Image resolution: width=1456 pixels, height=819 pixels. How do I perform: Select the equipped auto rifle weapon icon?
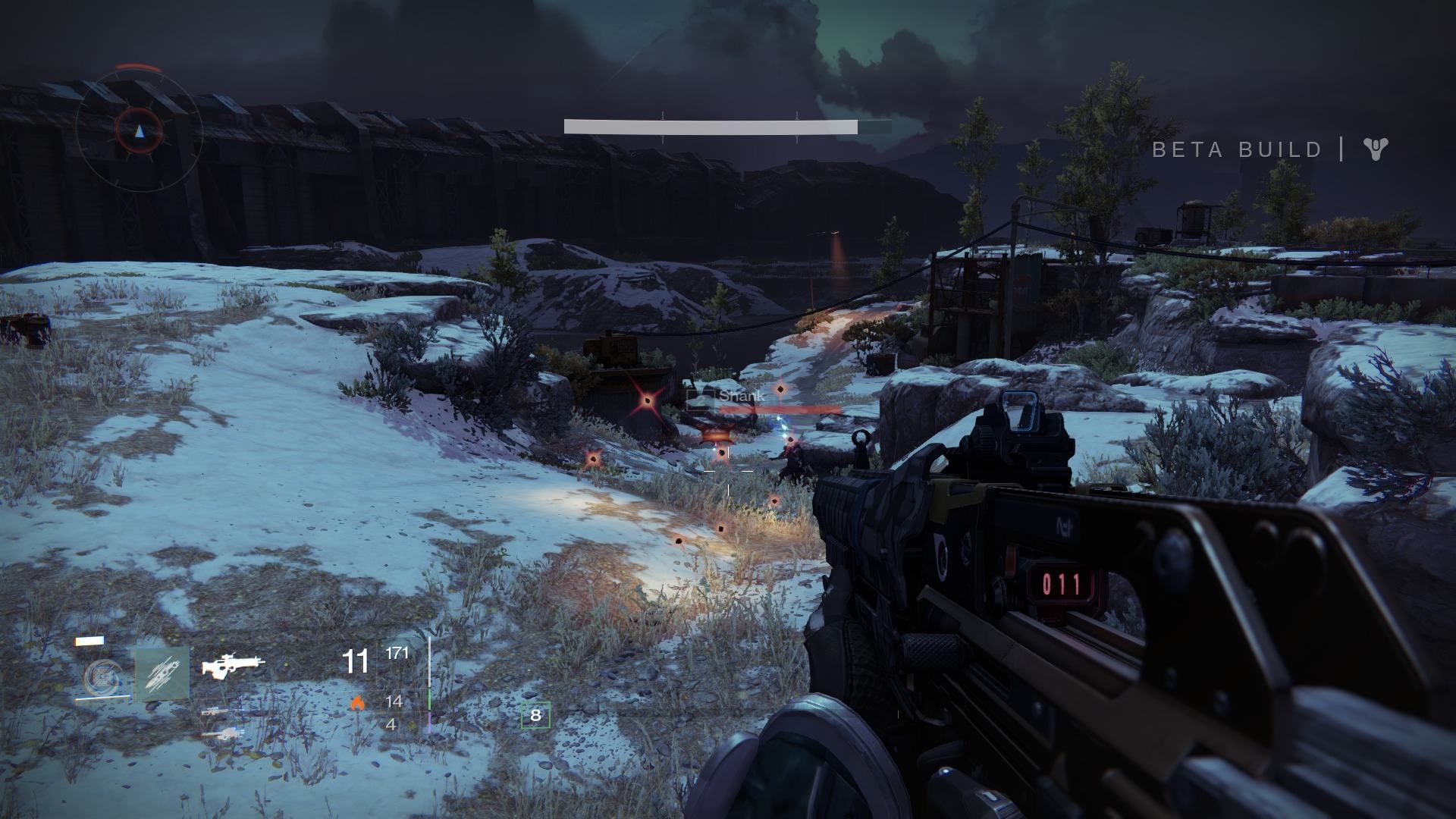[234, 664]
